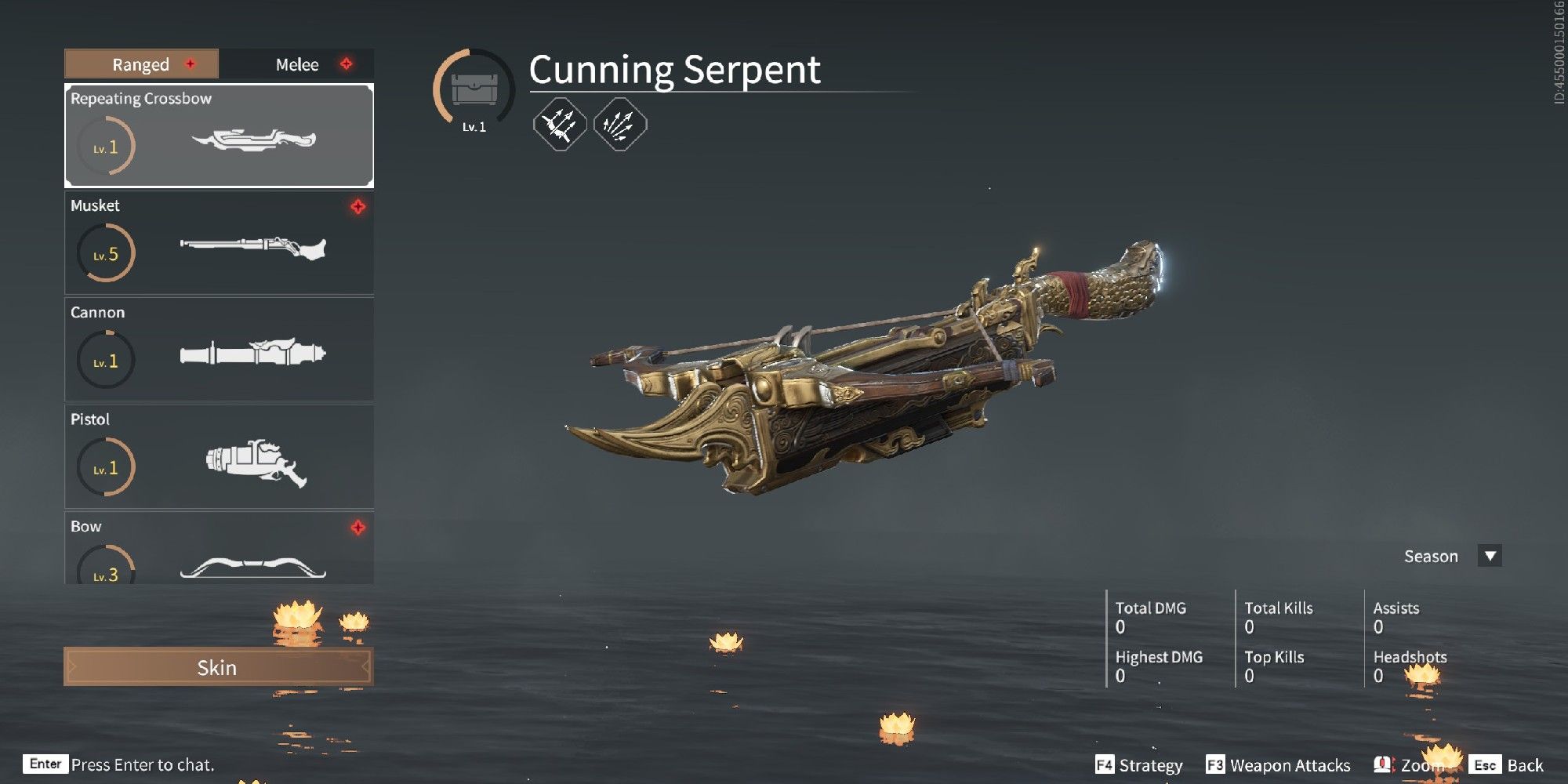Click the chest icon beside Lv.1
The image size is (1568, 784).
coord(476,89)
